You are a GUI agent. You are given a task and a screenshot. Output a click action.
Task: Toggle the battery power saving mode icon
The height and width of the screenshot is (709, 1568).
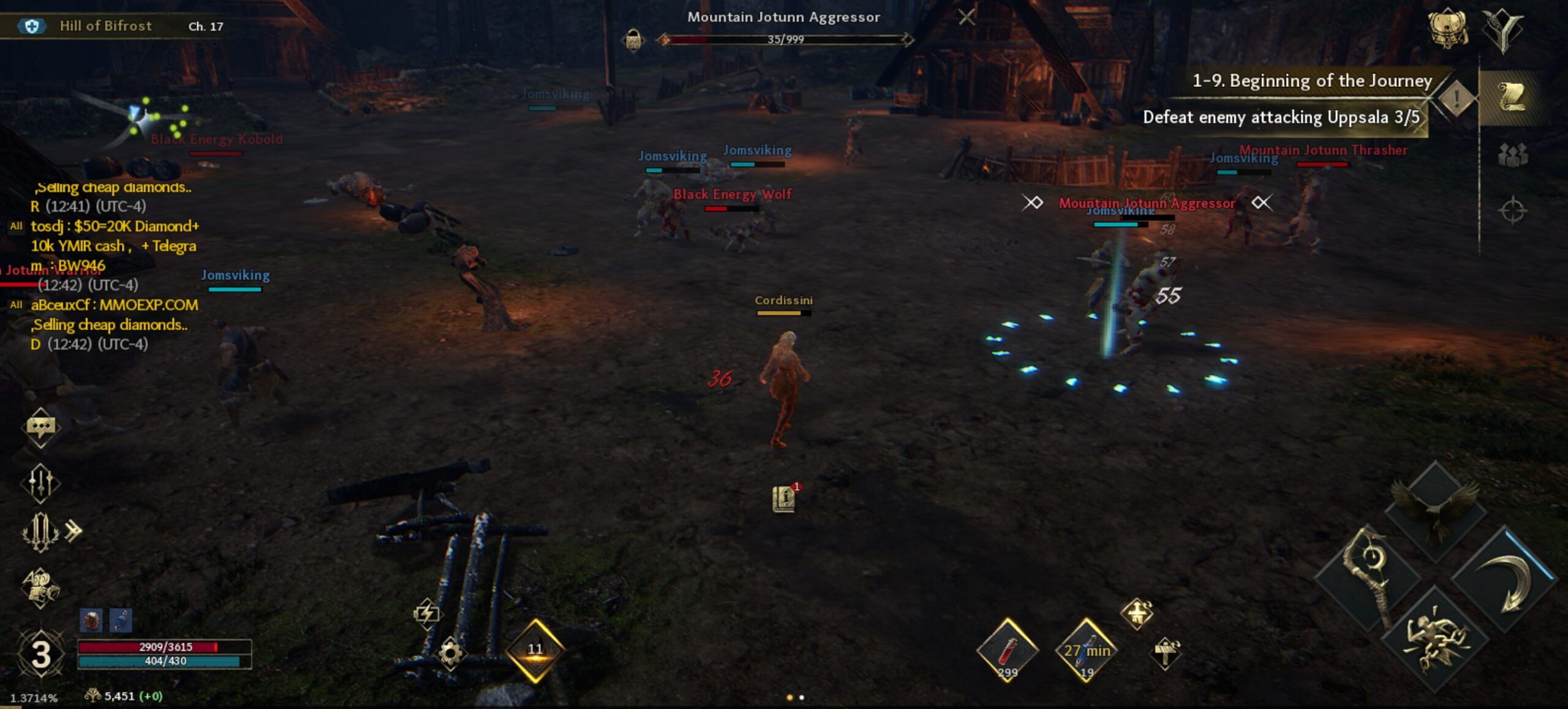pos(426,612)
